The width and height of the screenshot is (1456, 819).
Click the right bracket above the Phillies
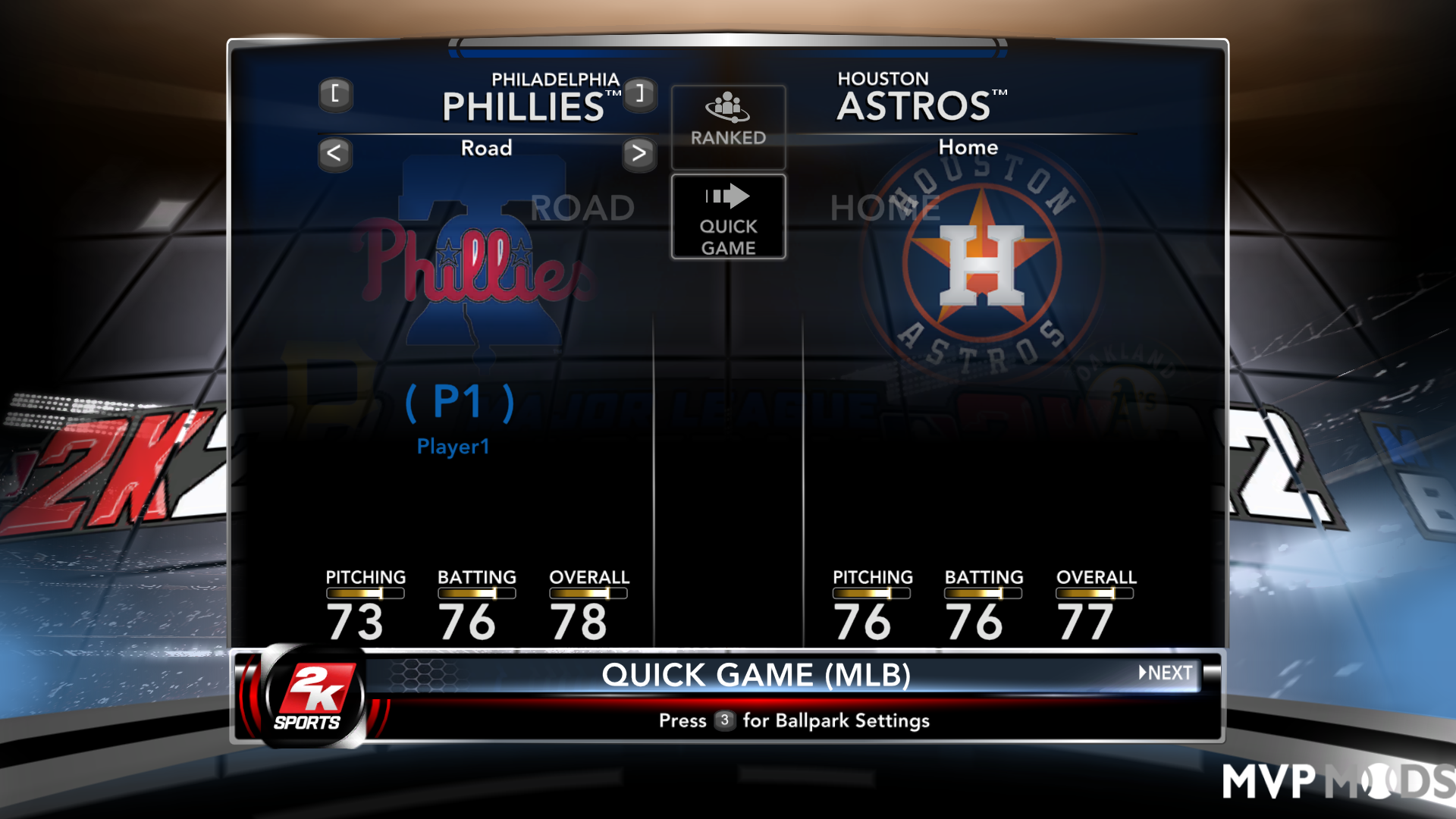(639, 96)
